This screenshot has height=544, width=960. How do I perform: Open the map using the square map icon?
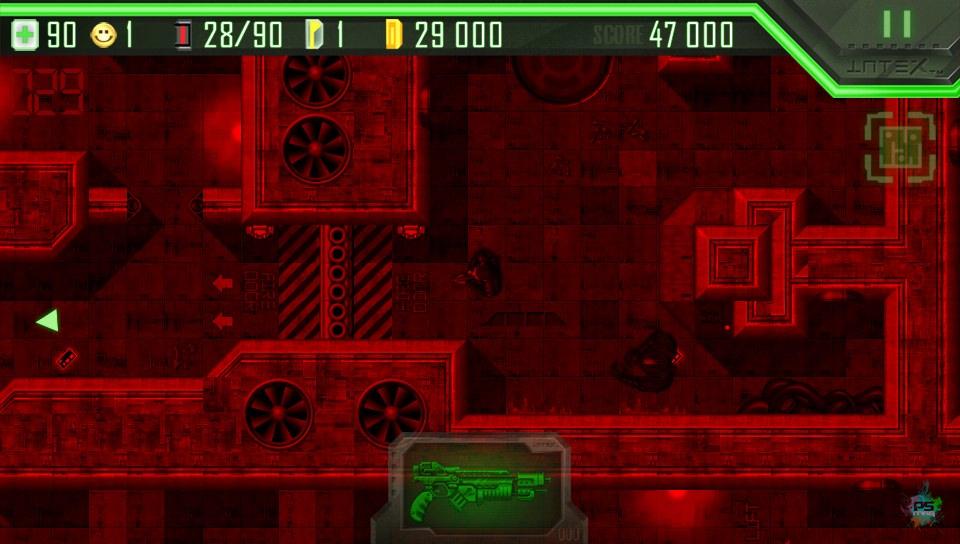click(x=899, y=148)
